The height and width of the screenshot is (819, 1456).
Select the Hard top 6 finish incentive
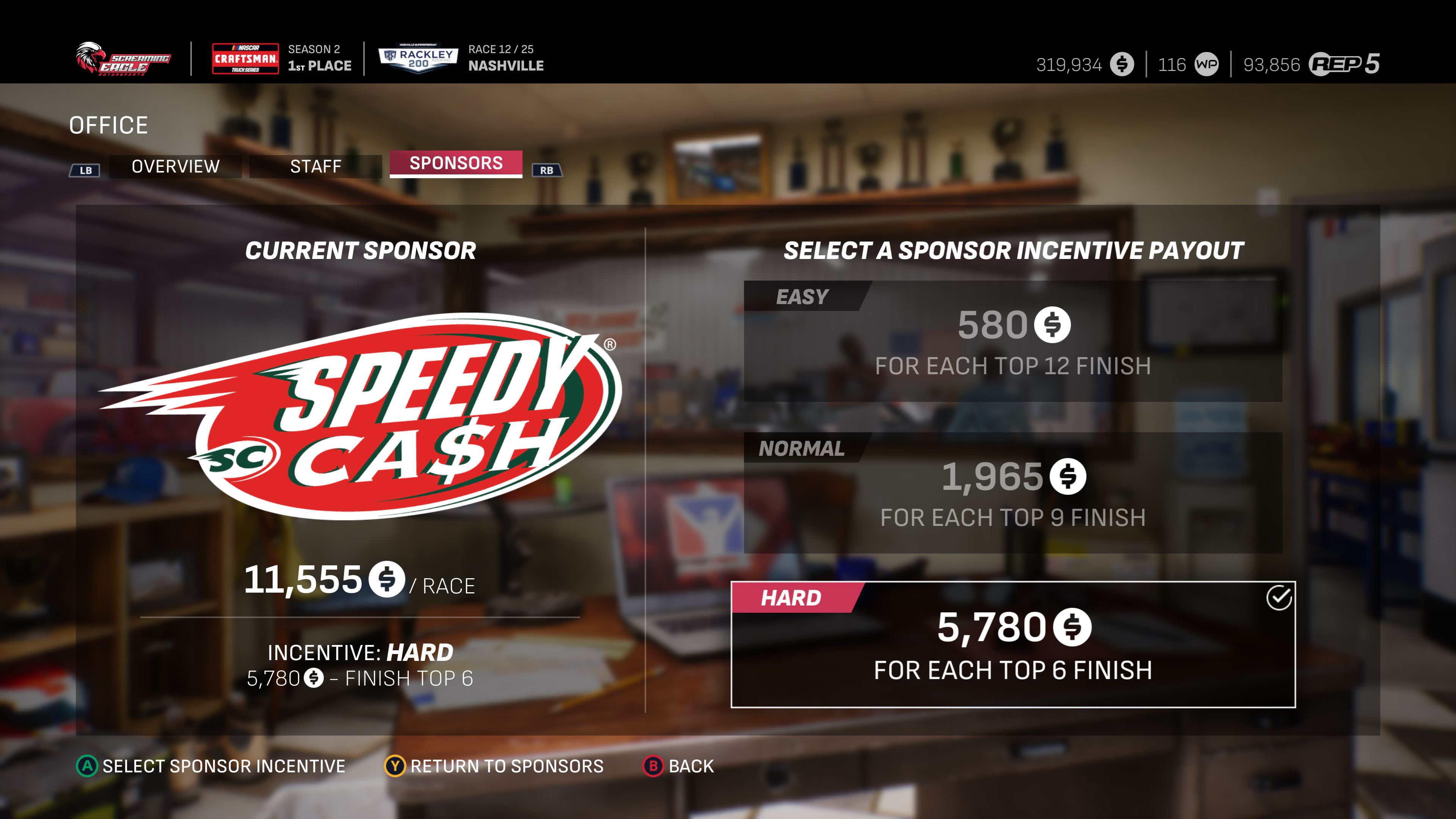[1012, 644]
